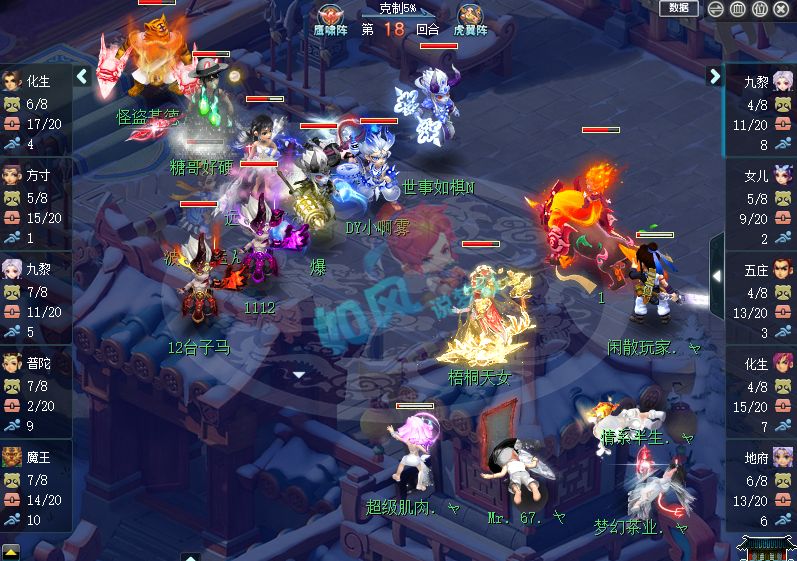This screenshot has height=561, width=797.
Task: Pick the 女儿 member entry
Action: point(761,205)
